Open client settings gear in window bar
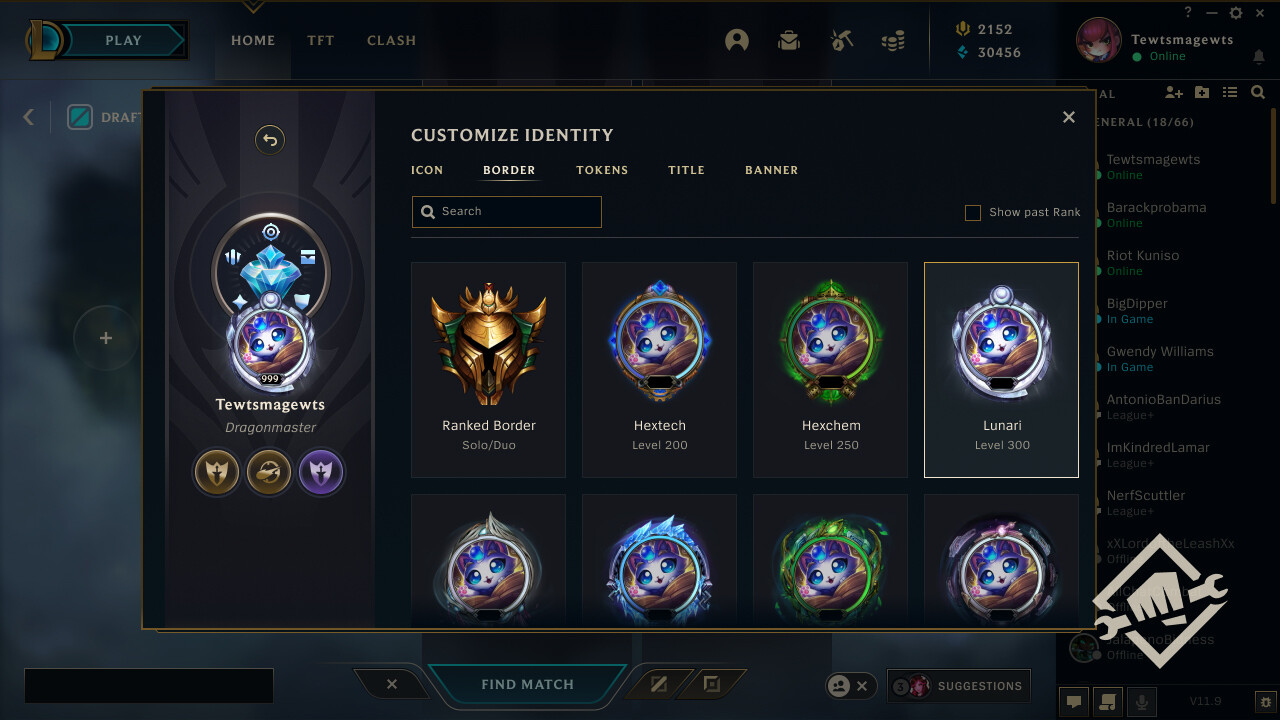1280x720 pixels. pyautogui.click(x=1236, y=13)
